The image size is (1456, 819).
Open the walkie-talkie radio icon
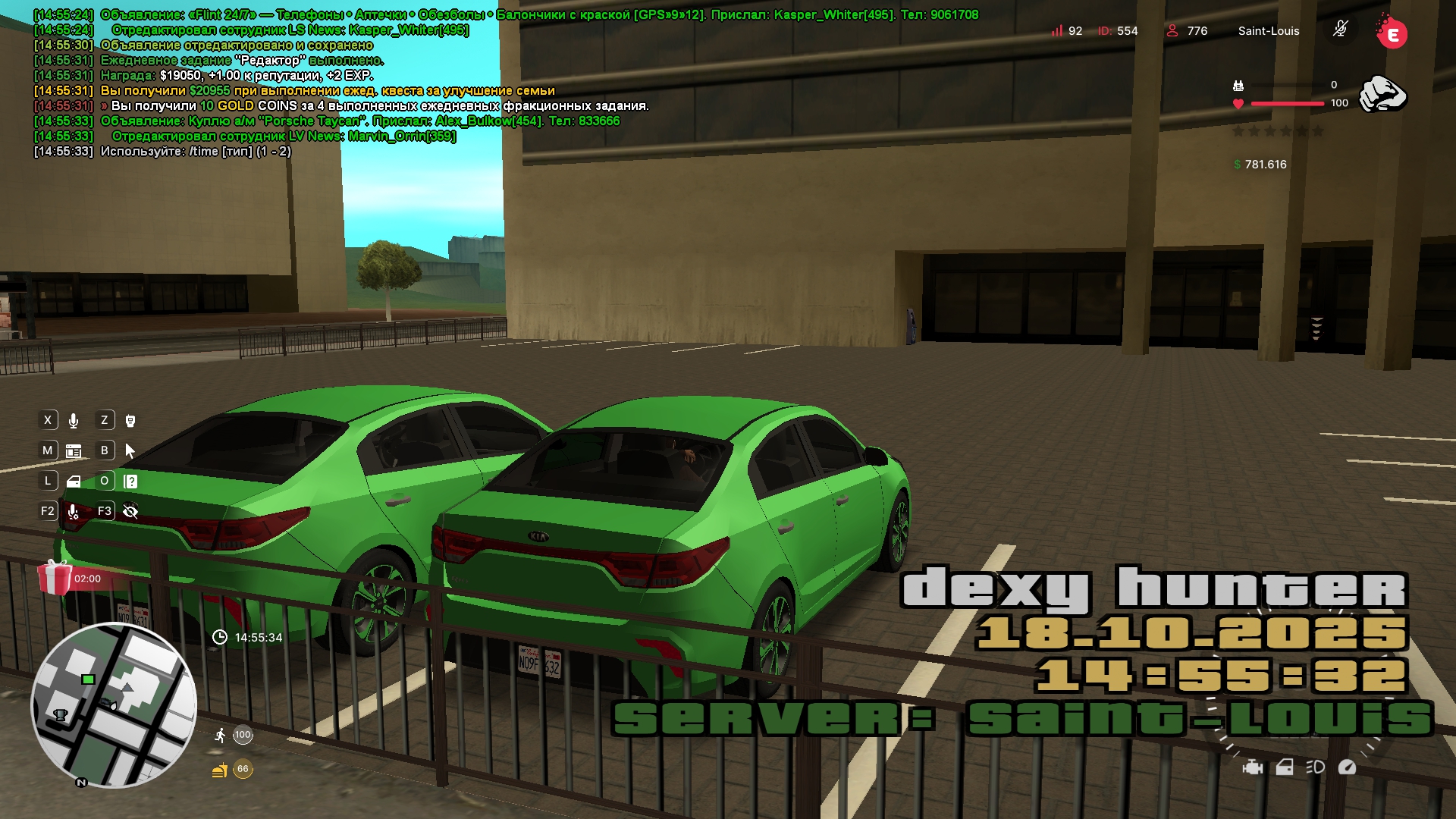click(x=130, y=421)
